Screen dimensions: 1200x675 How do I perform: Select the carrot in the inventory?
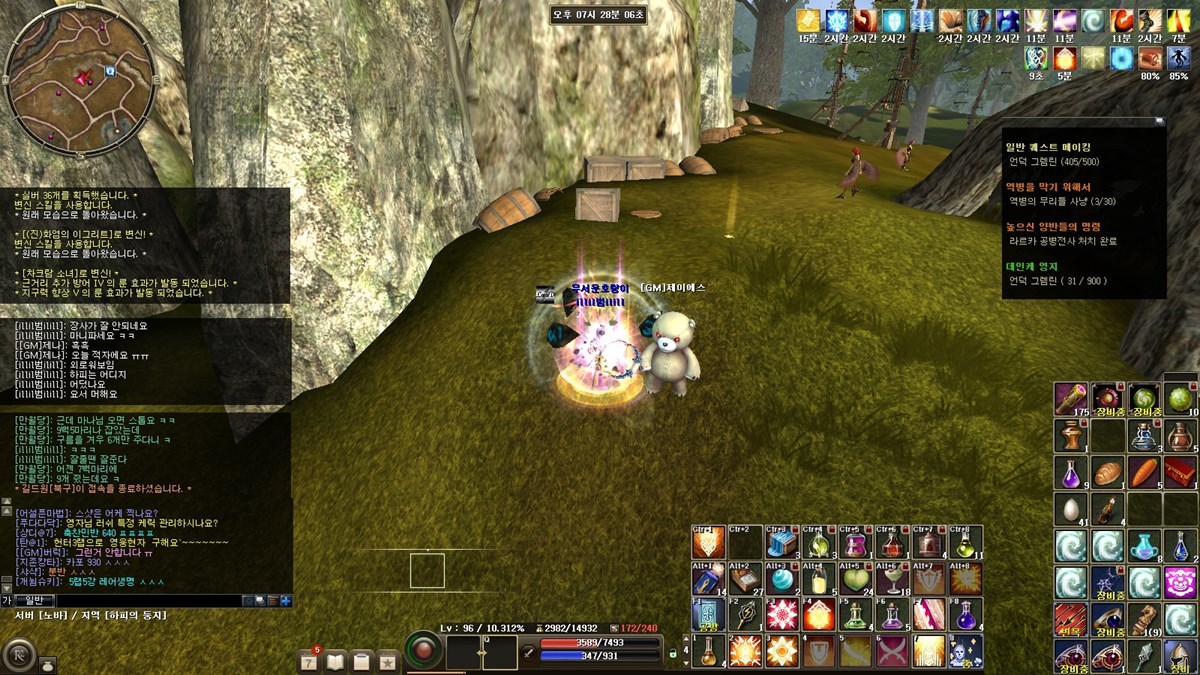1142,471
